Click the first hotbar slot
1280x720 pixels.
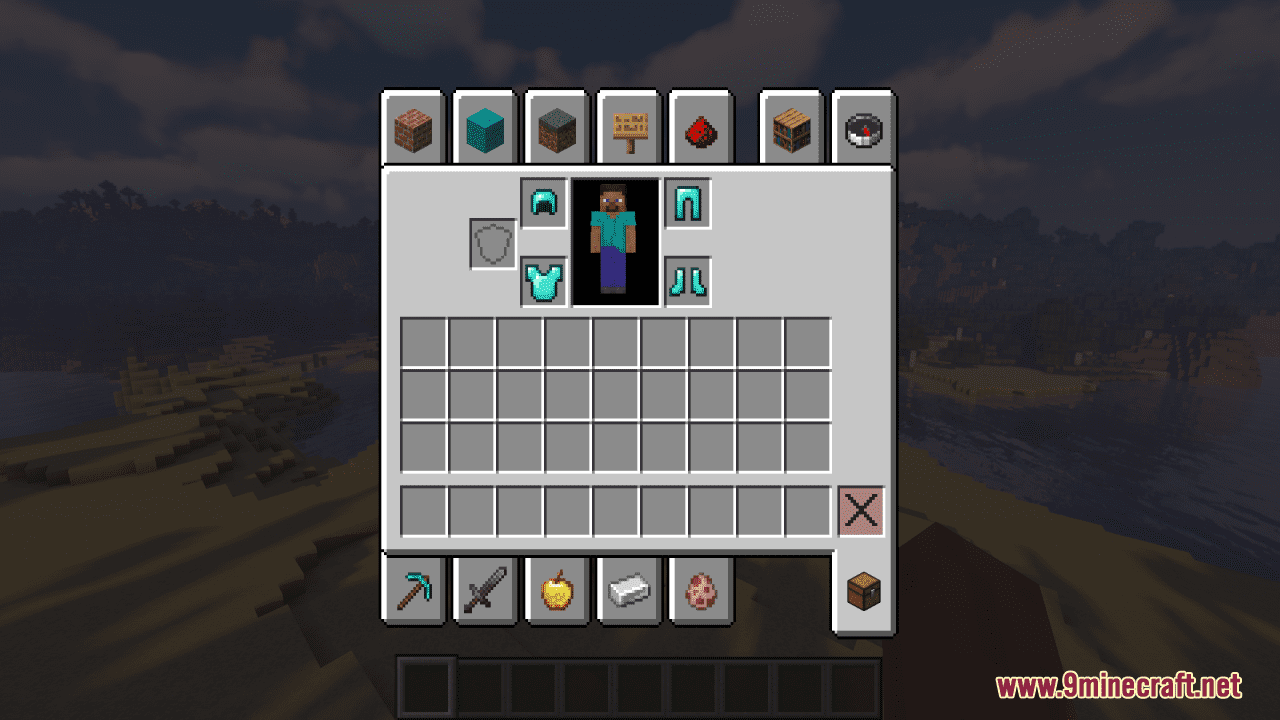424,686
